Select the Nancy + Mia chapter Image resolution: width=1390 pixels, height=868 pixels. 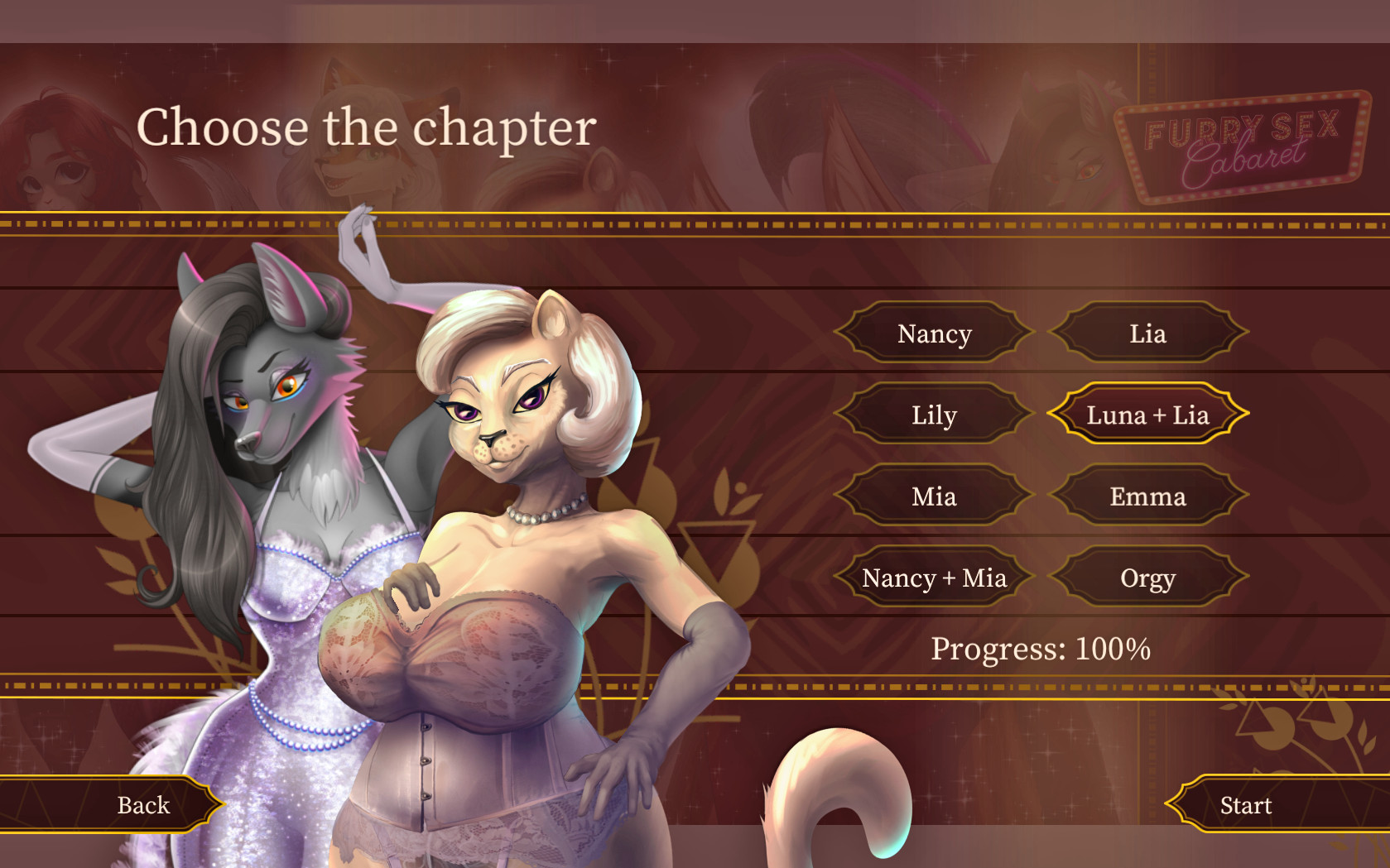(934, 578)
